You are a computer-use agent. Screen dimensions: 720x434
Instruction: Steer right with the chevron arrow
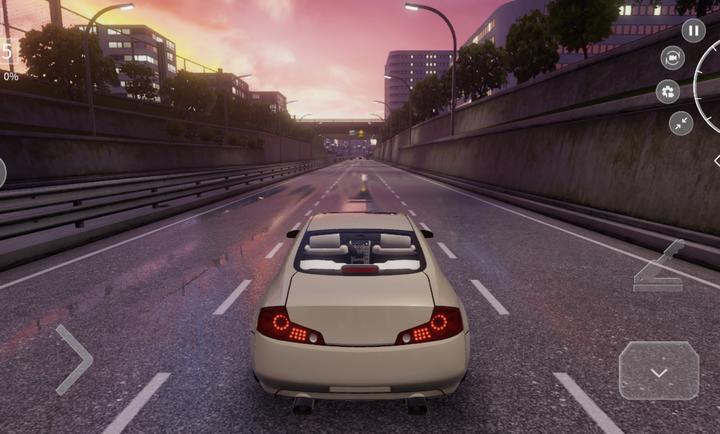(75, 359)
